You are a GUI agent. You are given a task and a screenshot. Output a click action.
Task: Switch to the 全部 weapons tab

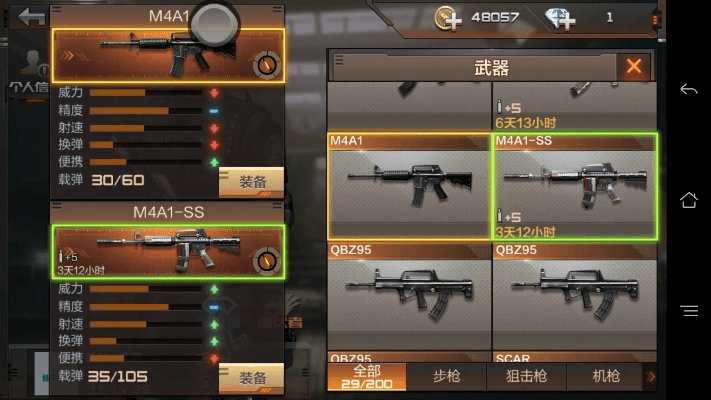coord(367,376)
